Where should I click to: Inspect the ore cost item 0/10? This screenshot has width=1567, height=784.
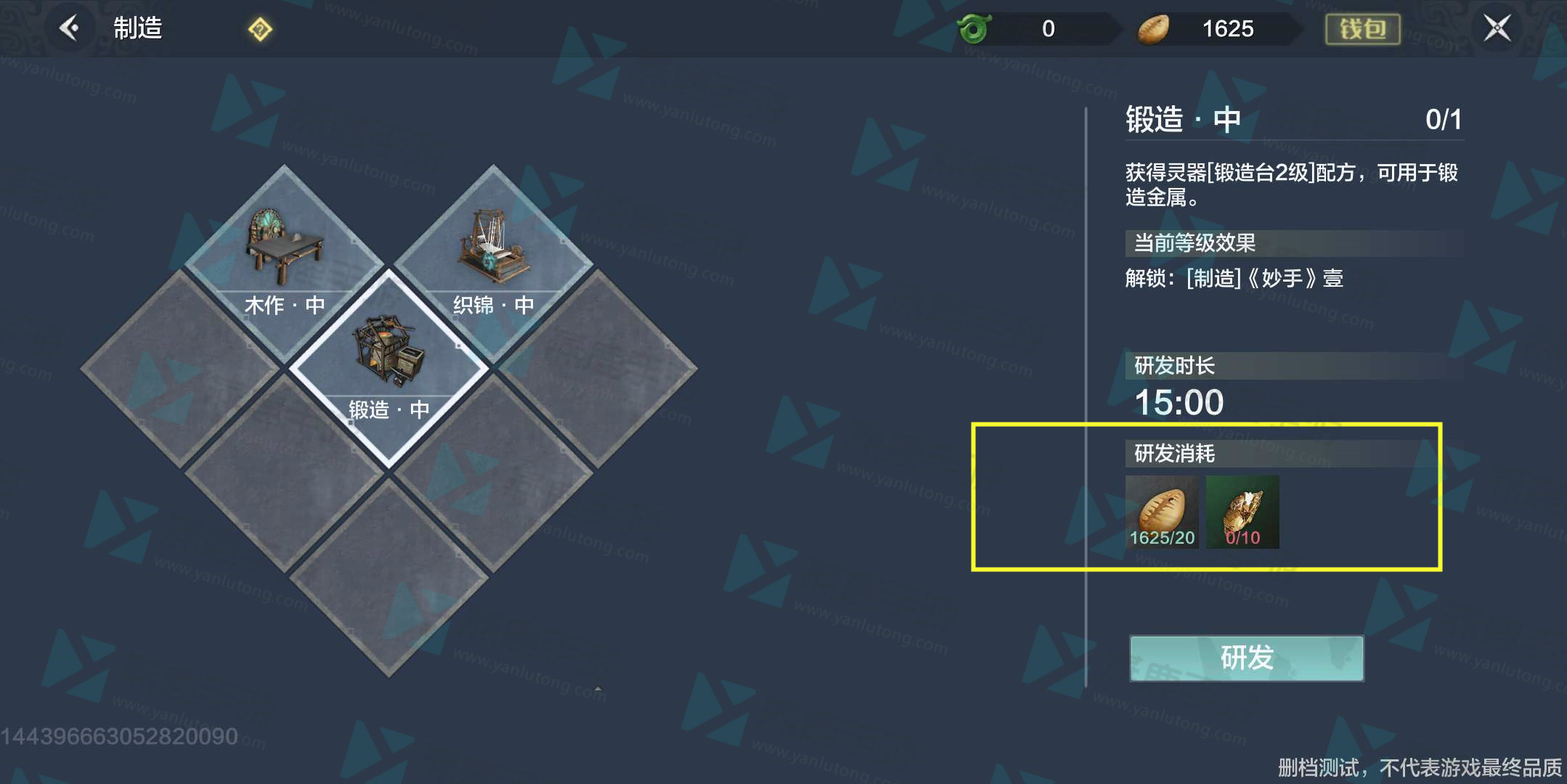click(x=1242, y=512)
